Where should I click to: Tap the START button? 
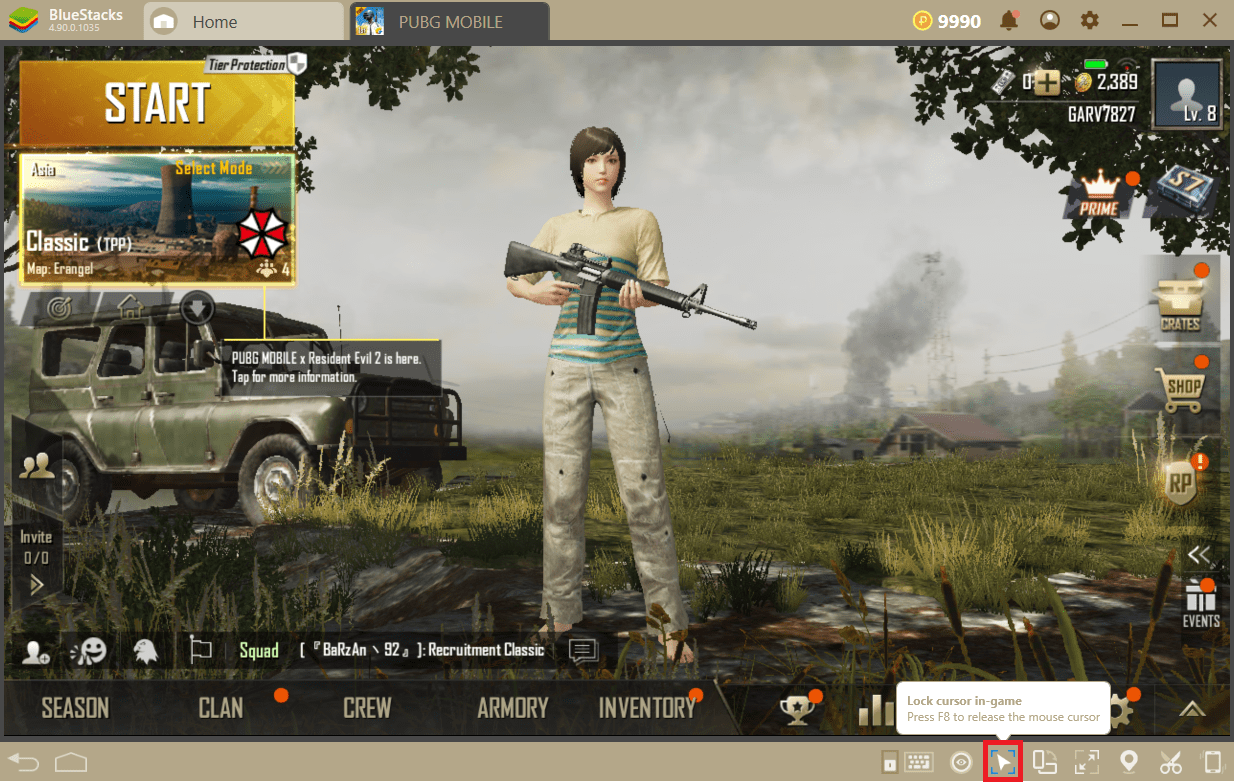[157, 102]
